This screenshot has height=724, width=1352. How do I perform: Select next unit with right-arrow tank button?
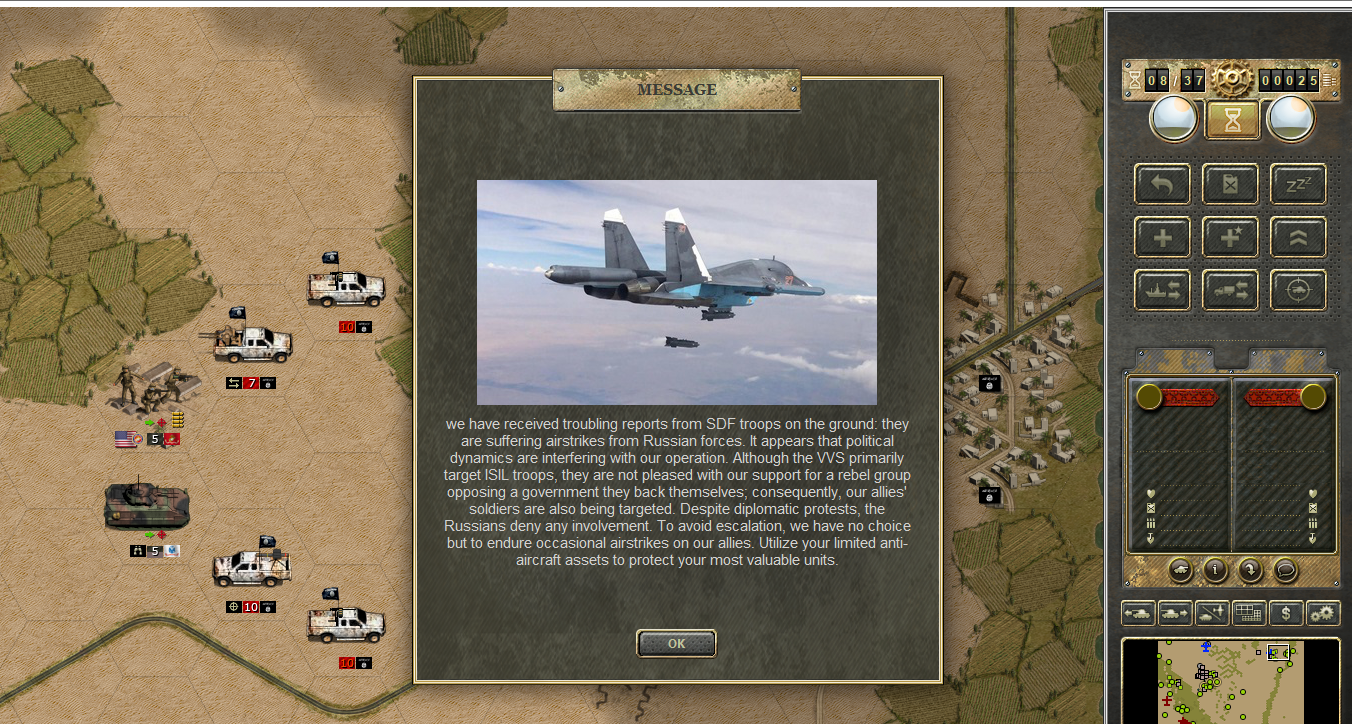click(1176, 613)
